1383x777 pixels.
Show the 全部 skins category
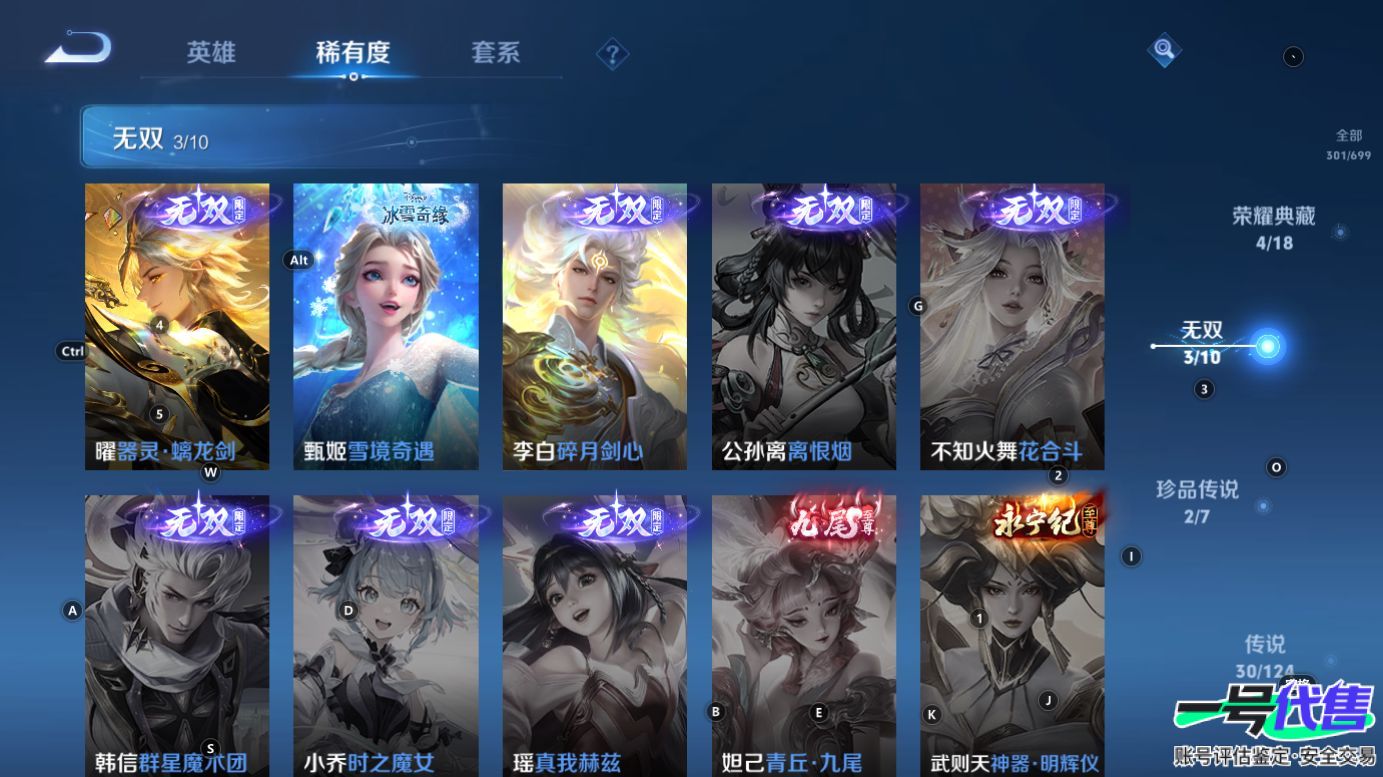pyautogui.click(x=1348, y=144)
